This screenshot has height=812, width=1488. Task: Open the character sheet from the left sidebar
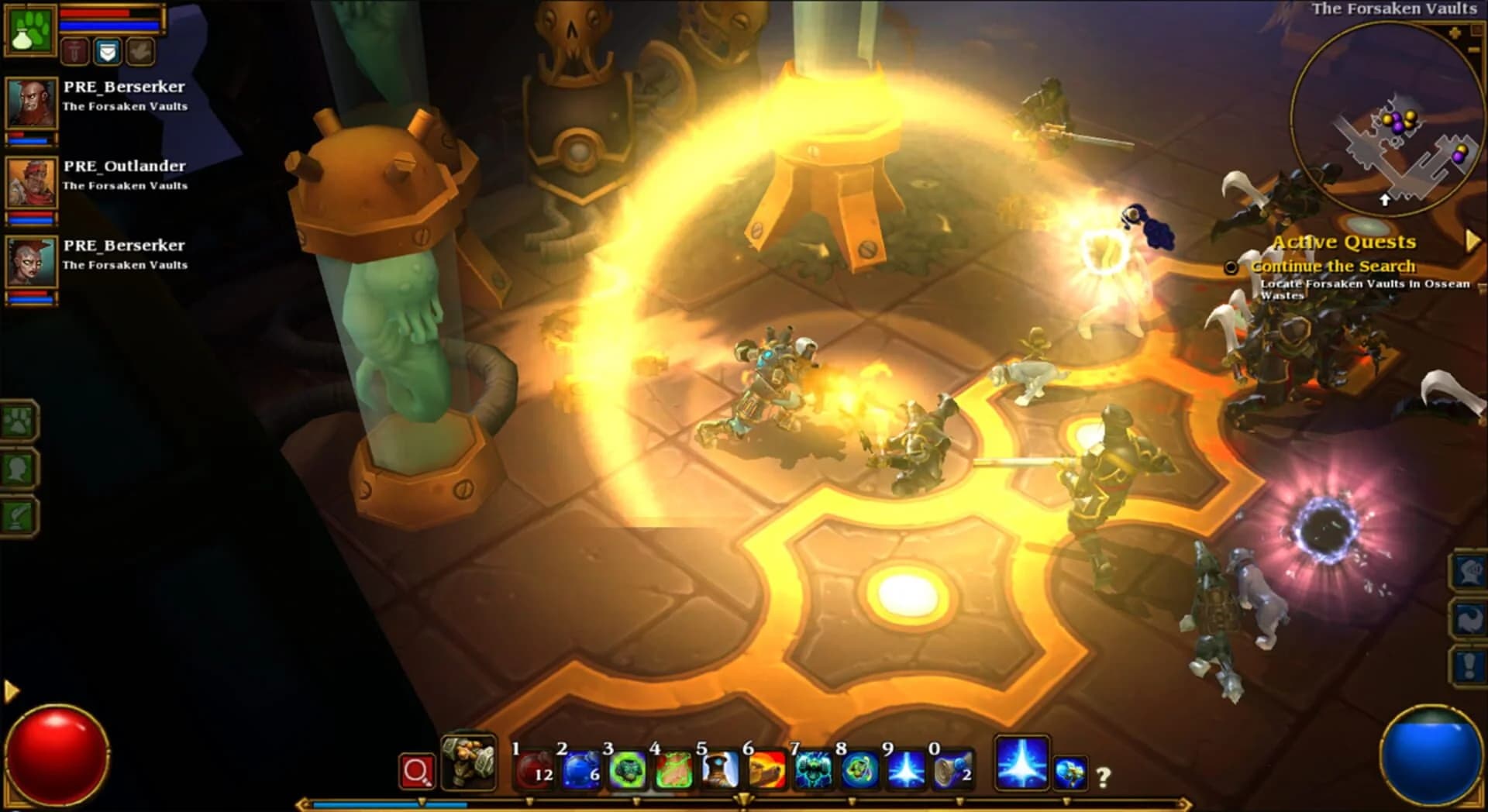tap(17, 468)
